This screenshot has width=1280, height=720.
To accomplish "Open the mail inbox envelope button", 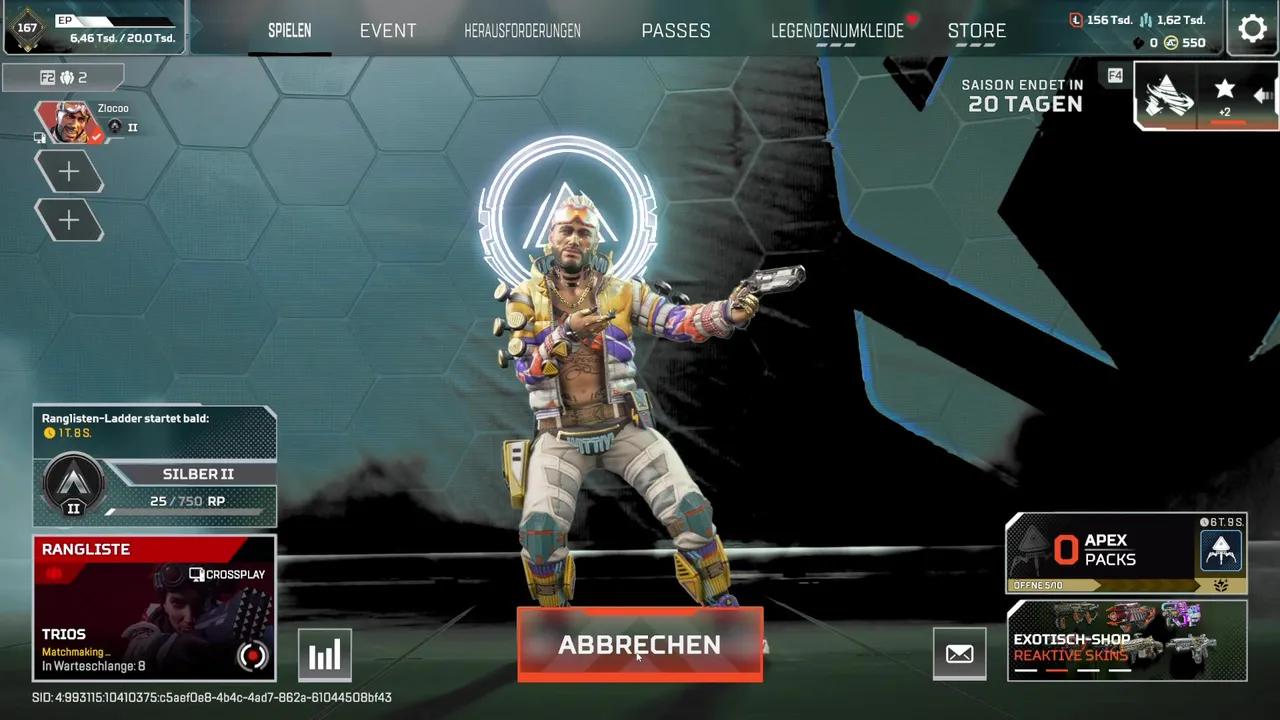I will [959, 654].
